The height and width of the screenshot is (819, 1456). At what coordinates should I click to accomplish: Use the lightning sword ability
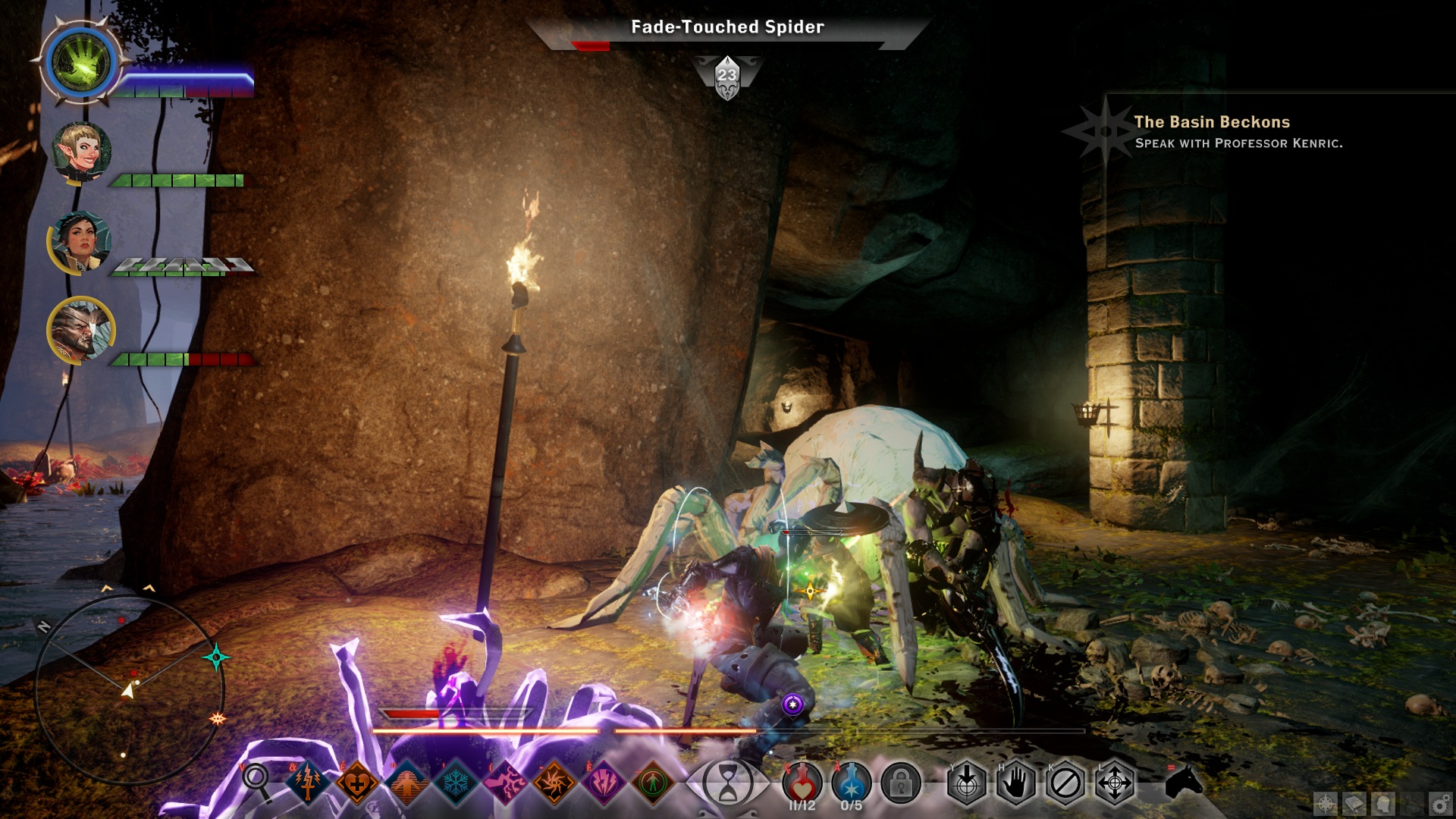[x=308, y=782]
